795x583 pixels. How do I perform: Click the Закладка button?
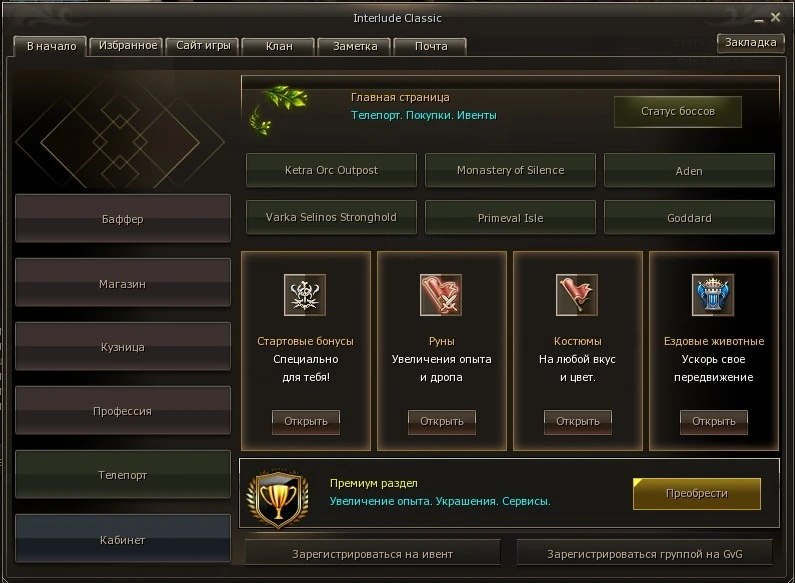click(x=750, y=43)
